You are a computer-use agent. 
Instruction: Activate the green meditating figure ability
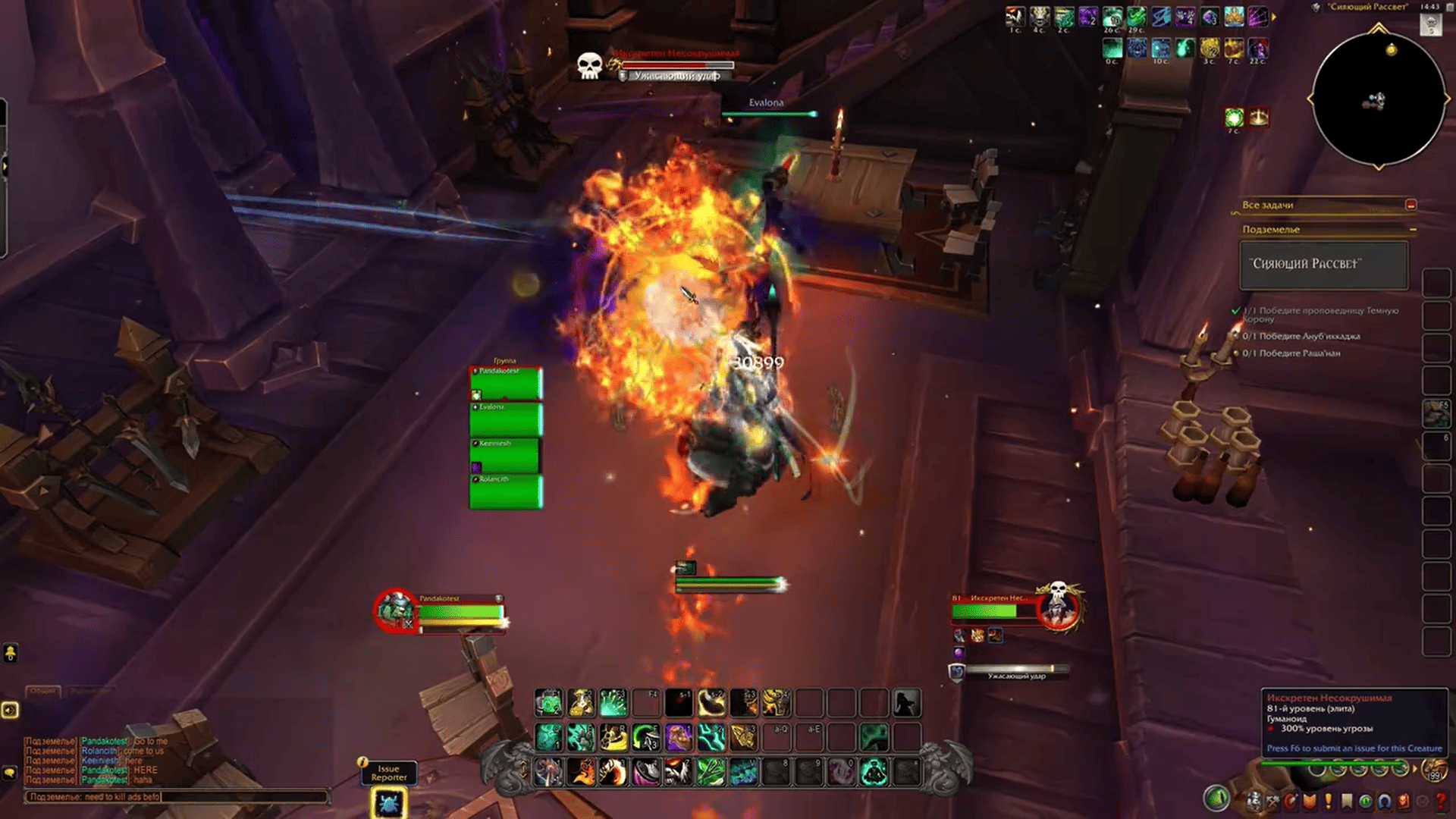(874, 772)
